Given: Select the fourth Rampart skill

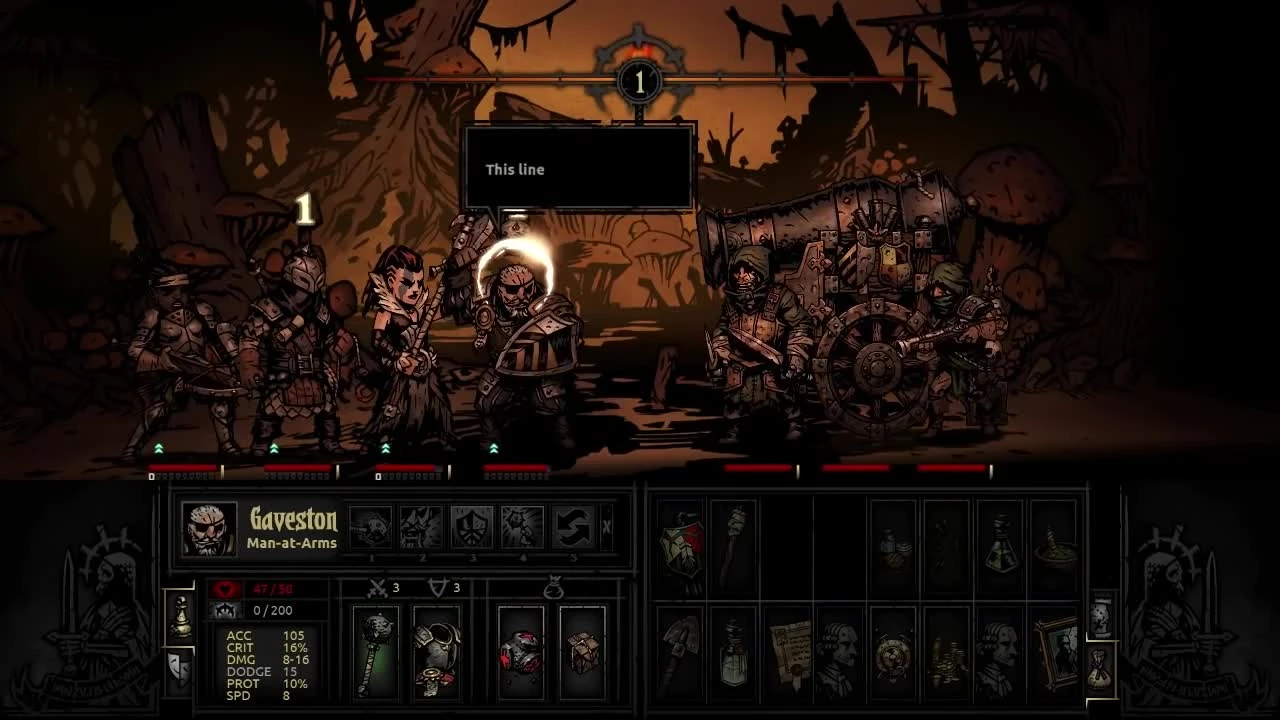Looking at the screenshot, I should [522, 527].
